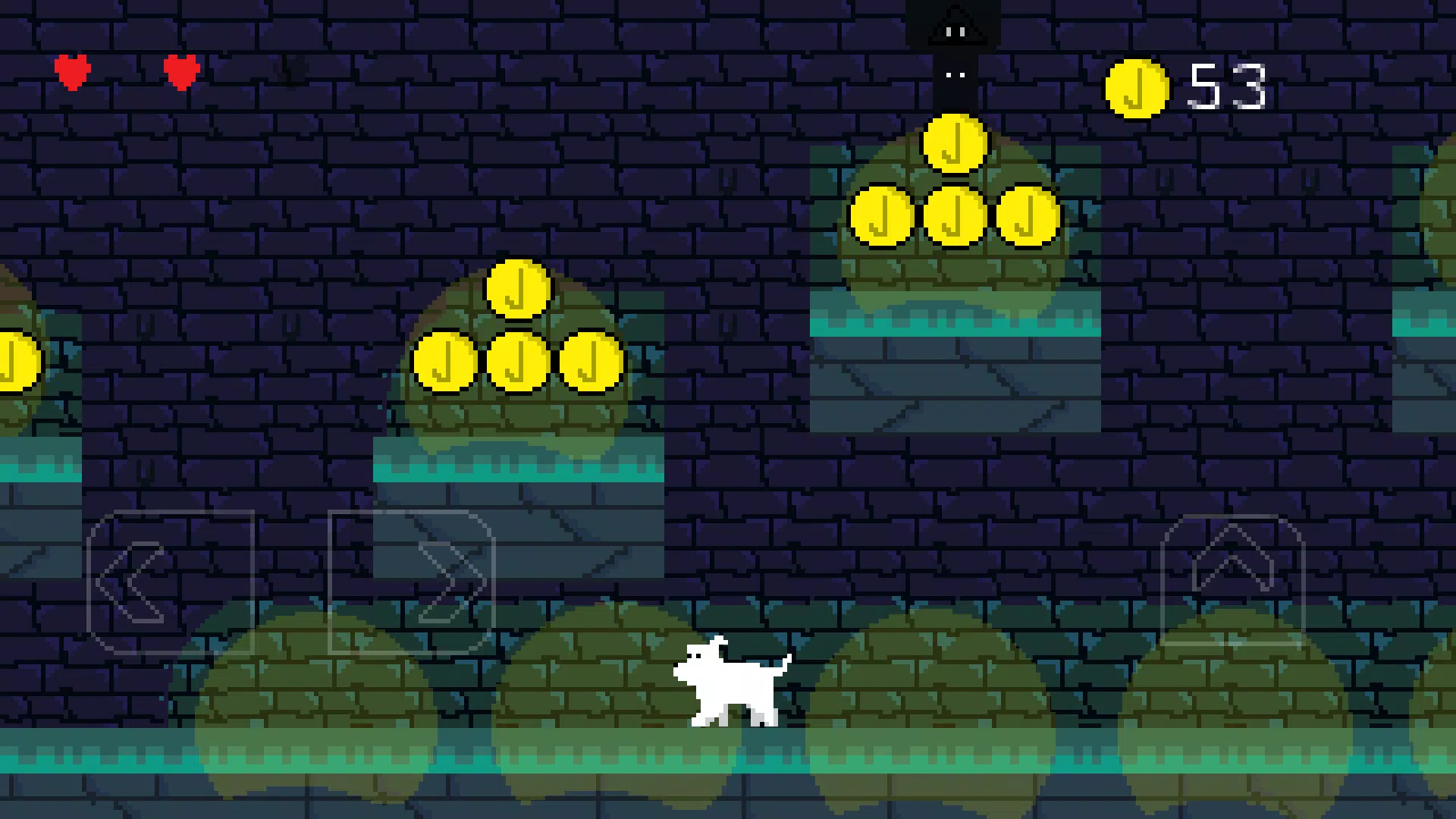Select the first red heart icon

tap(73, 73)
